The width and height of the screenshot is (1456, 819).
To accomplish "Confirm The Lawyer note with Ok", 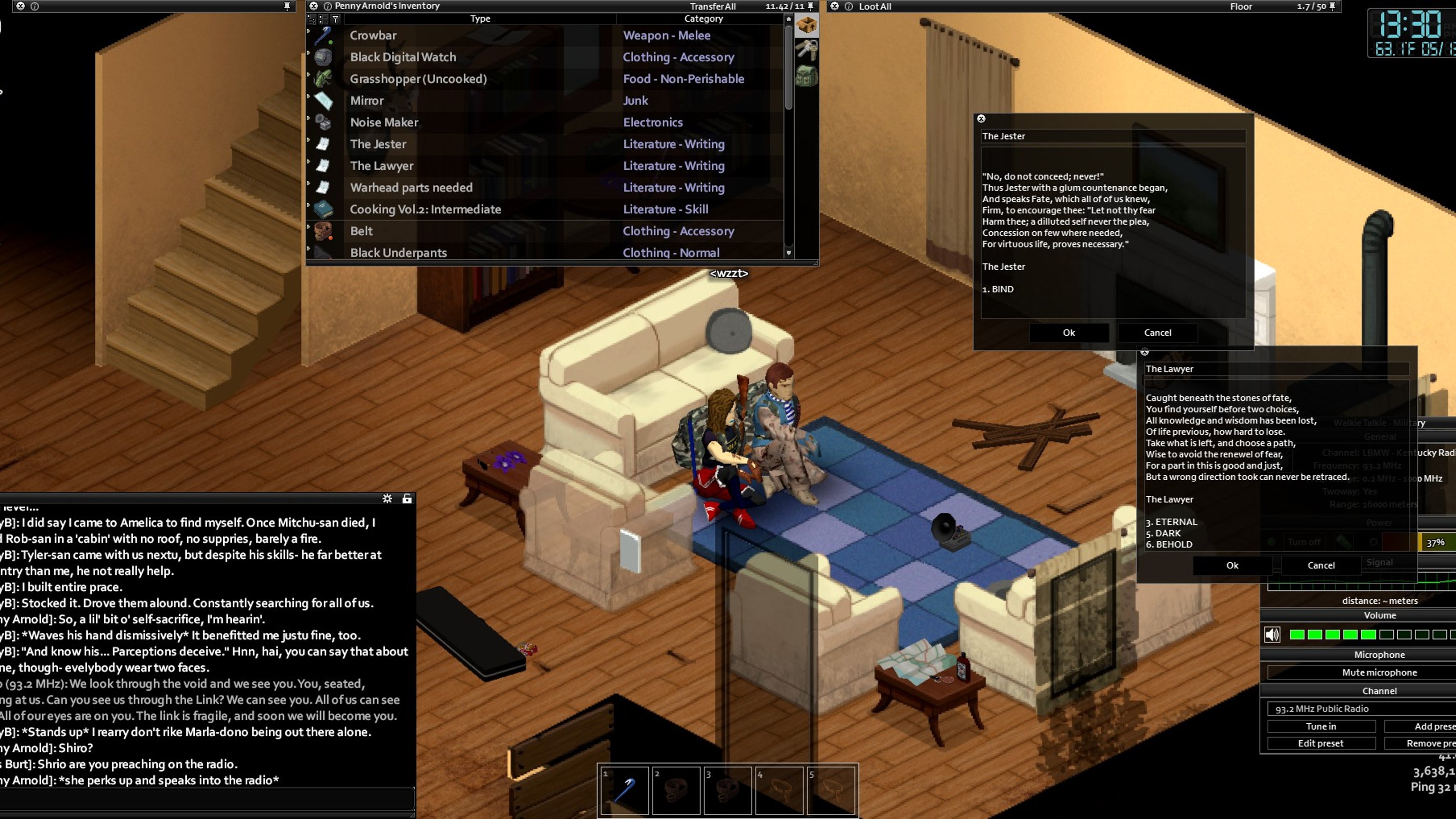I will click(1232, 565).
